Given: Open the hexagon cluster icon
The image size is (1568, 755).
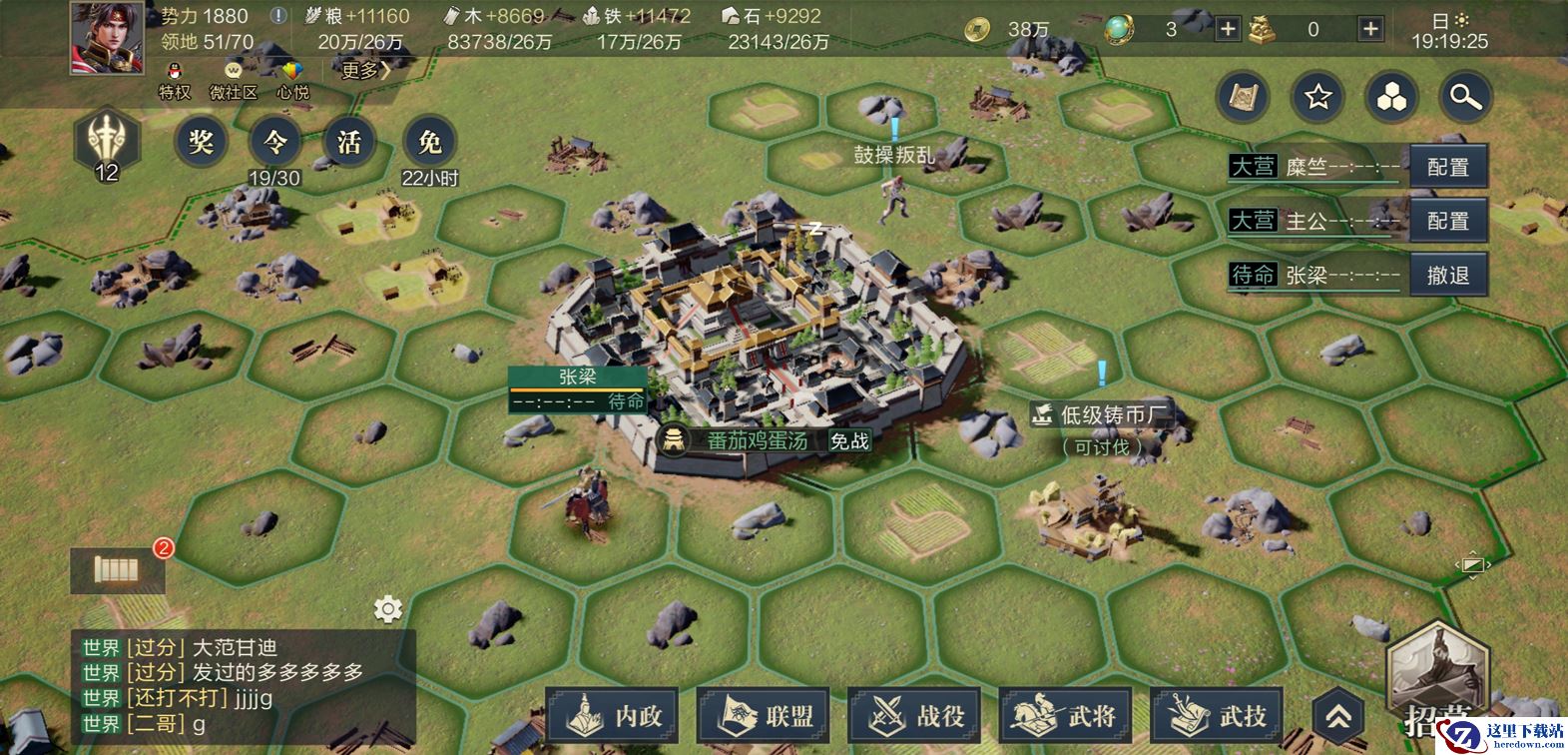Looking at the screenshot, I should click(x=1391, y=97).
